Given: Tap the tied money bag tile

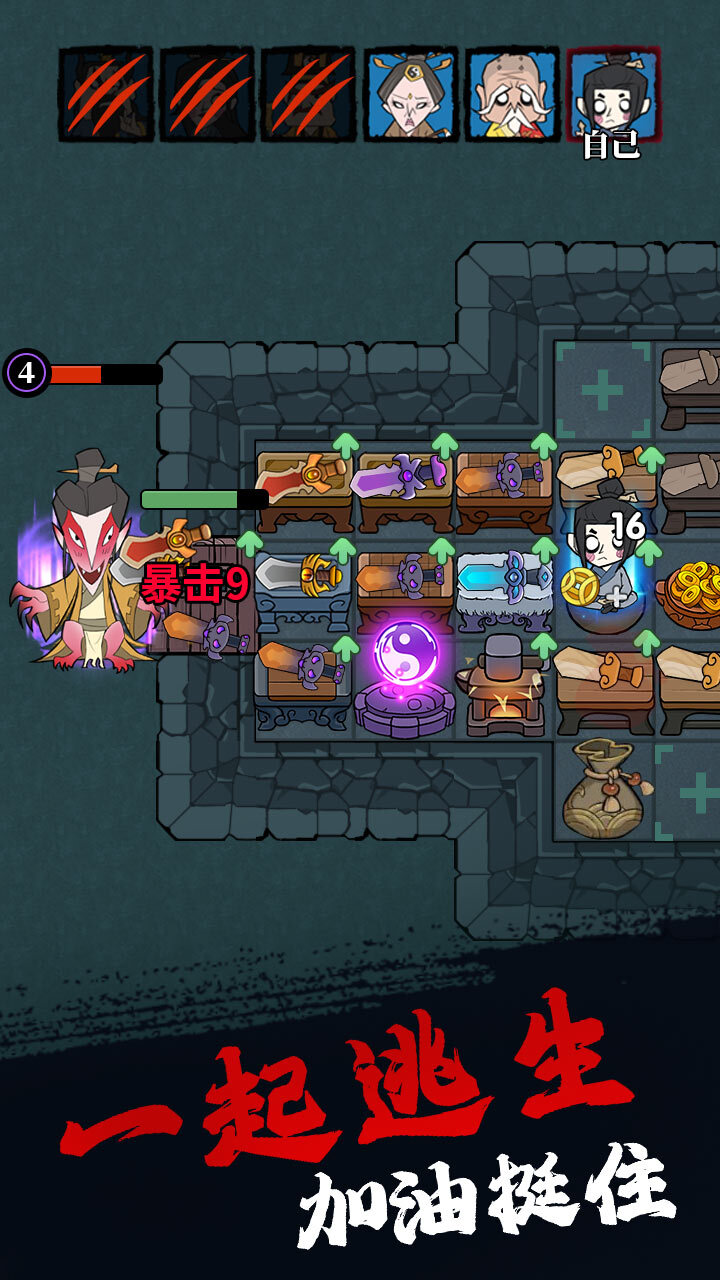Looking at the screenshot, I should pyautogui.click(x=602, y=787).
